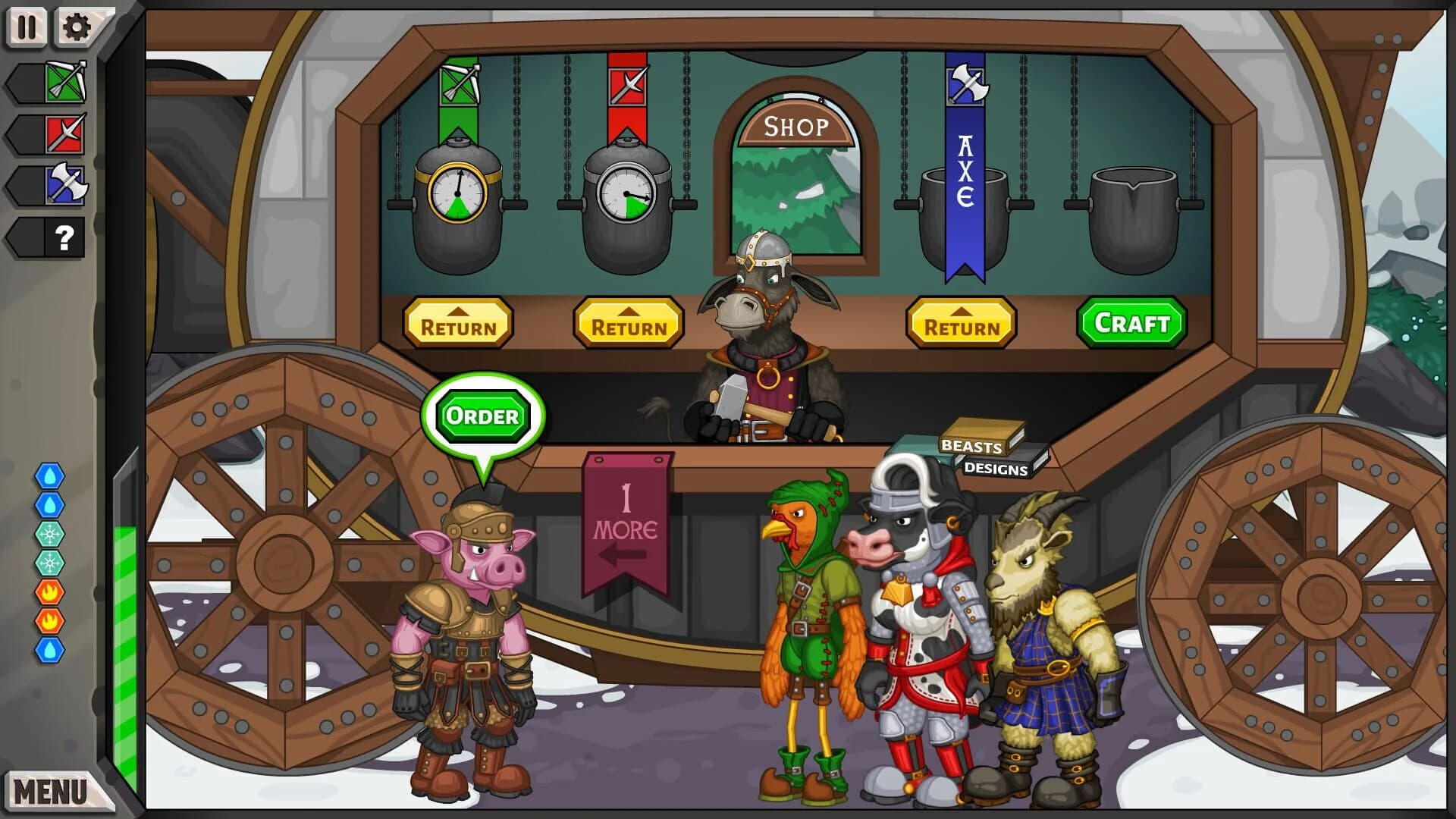
Task: Pause the game
Action: tap(26, 27)
